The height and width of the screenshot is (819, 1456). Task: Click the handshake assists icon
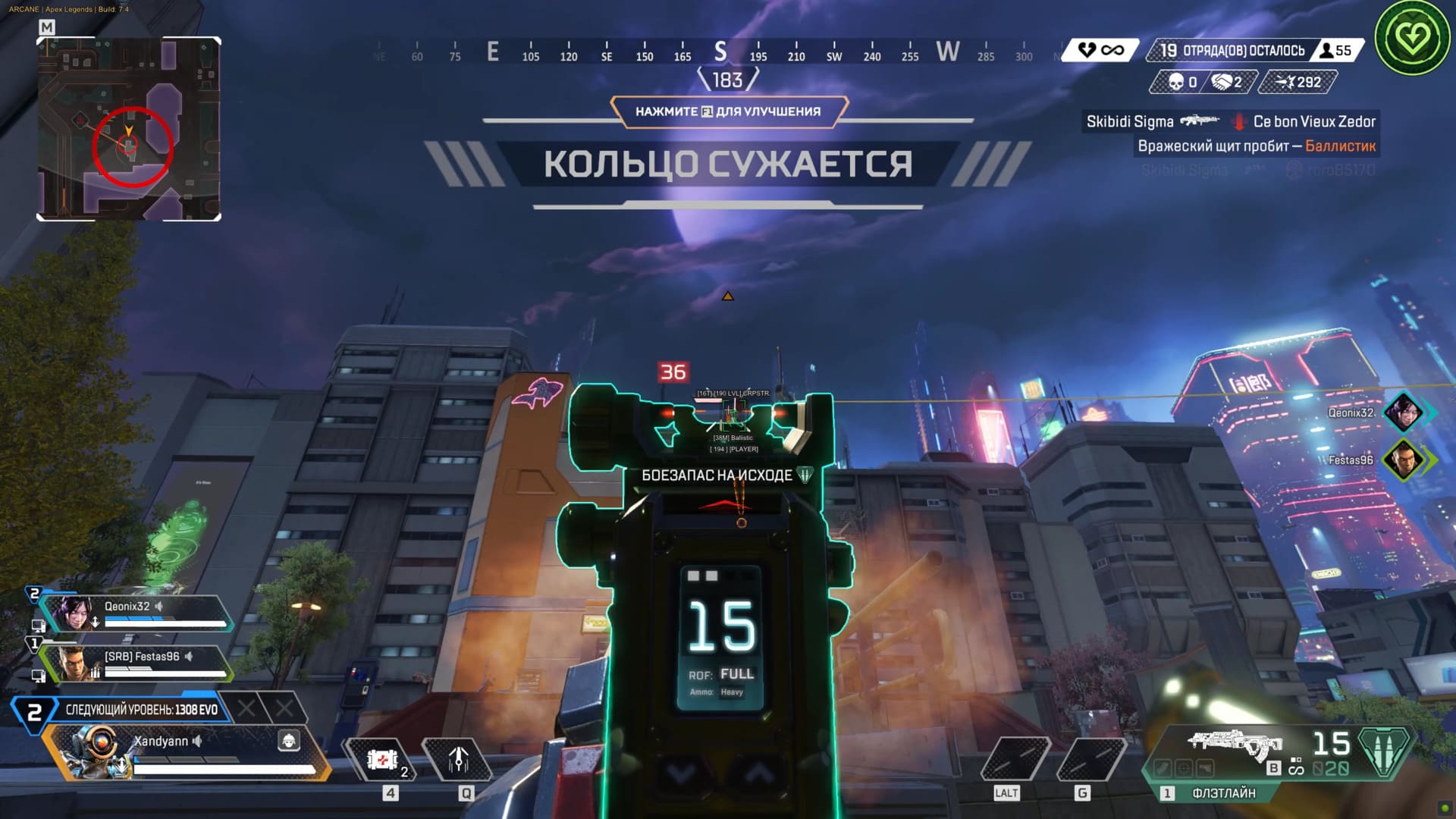tap(1221, 82)
